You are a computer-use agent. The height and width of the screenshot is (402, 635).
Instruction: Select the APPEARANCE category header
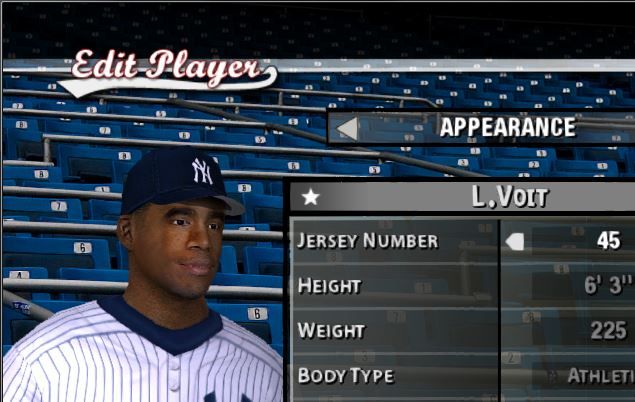(x=507, y=128)
